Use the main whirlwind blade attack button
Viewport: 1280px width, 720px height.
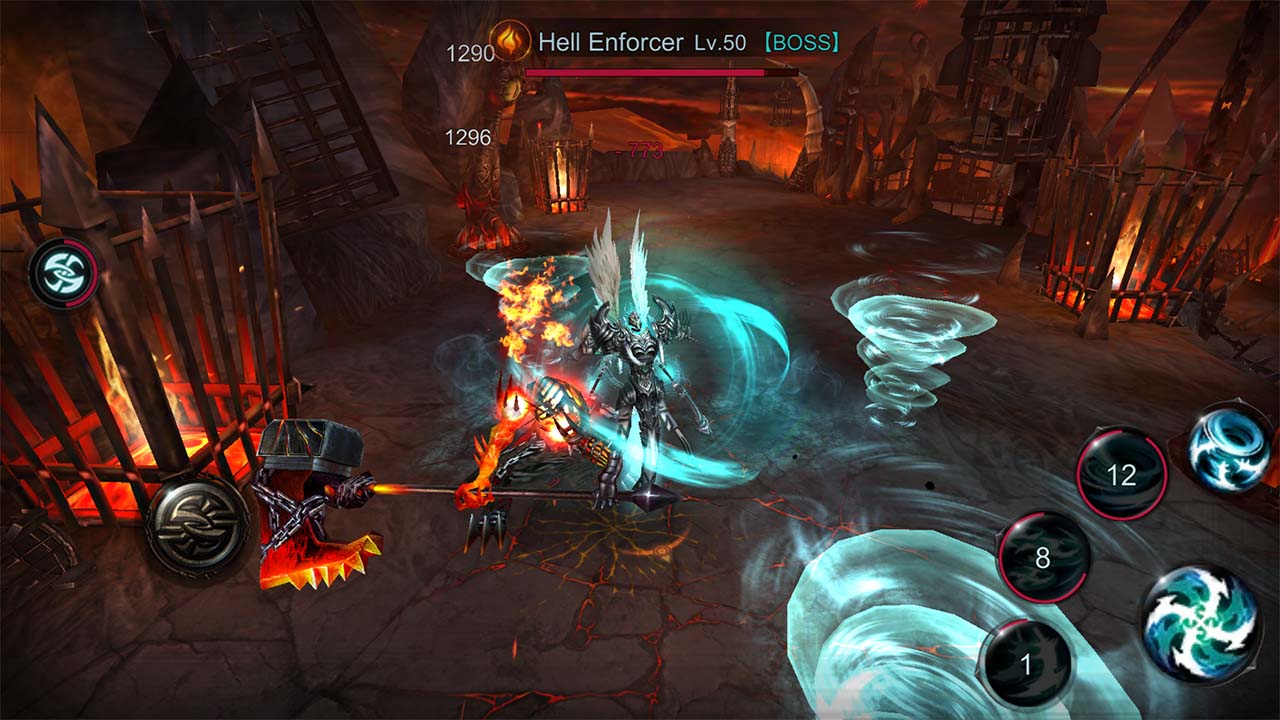point(1199,625)
